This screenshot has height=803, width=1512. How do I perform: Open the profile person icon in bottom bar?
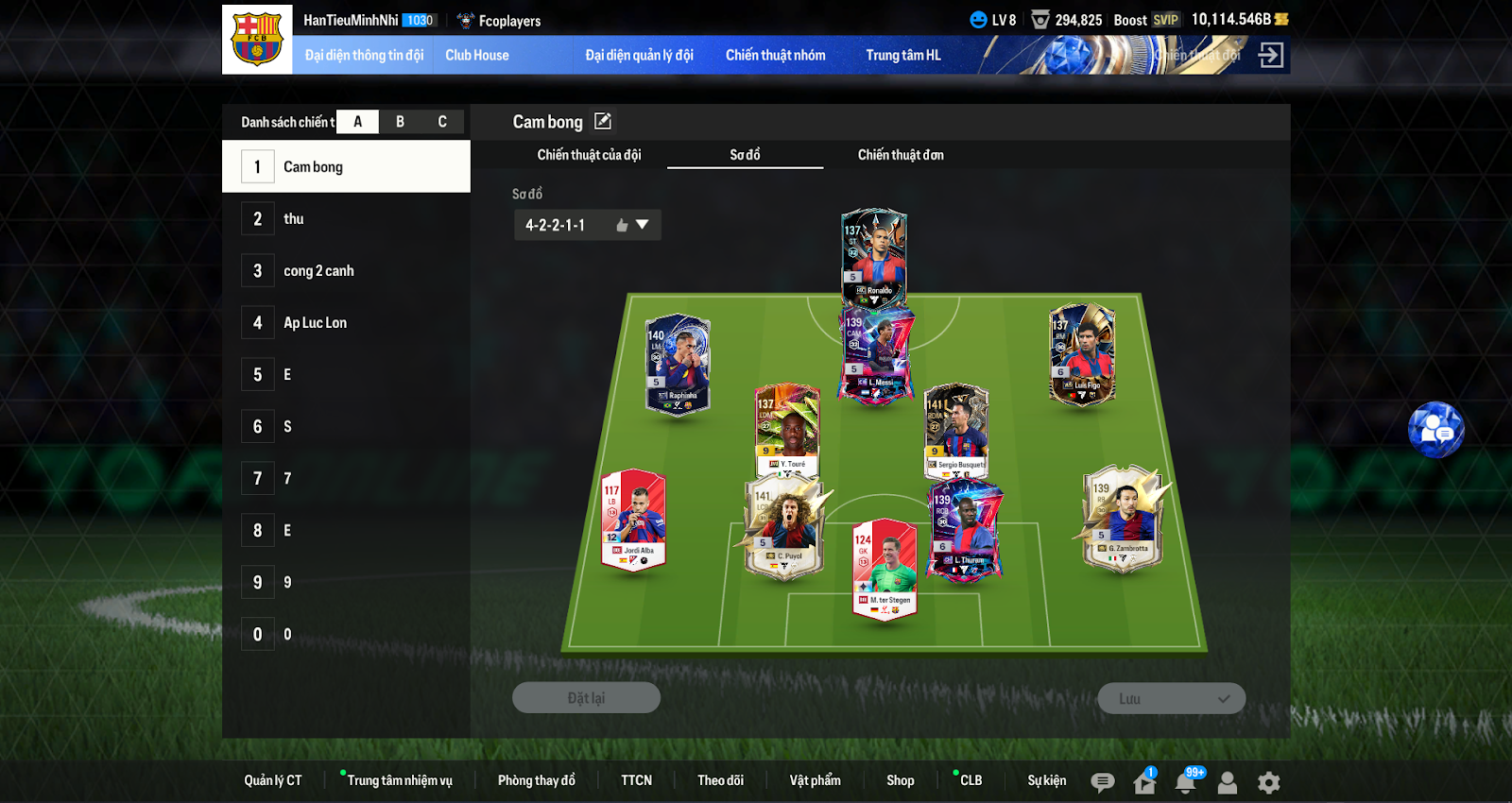[x=1227, y=782]
